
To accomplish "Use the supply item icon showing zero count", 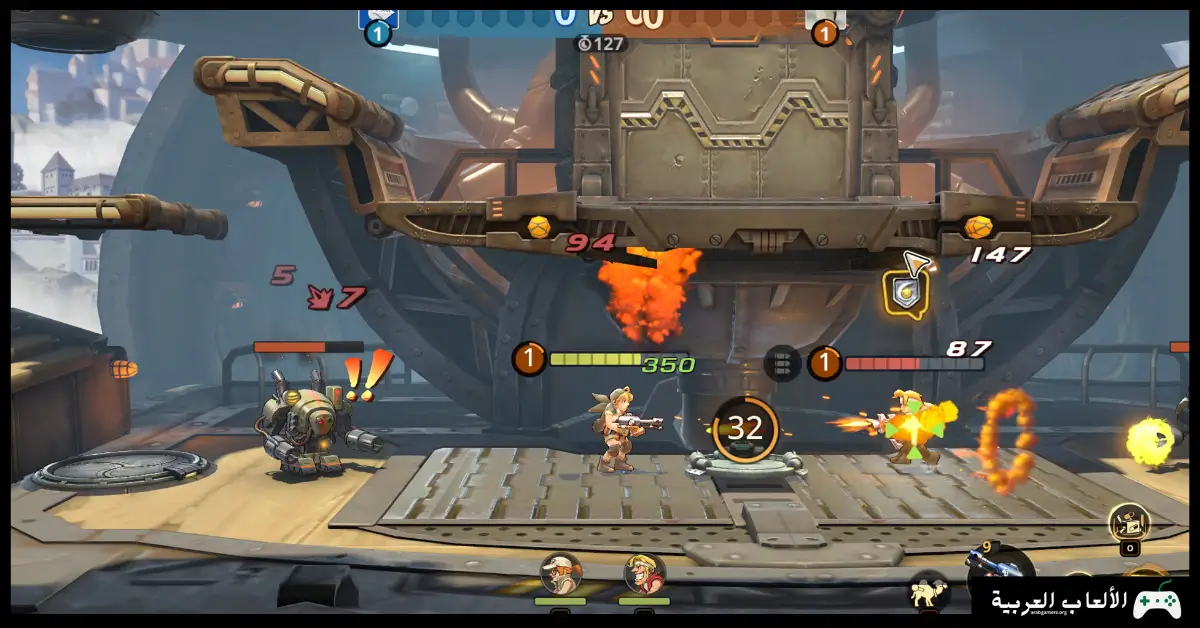I will (x=1129, y=522).
